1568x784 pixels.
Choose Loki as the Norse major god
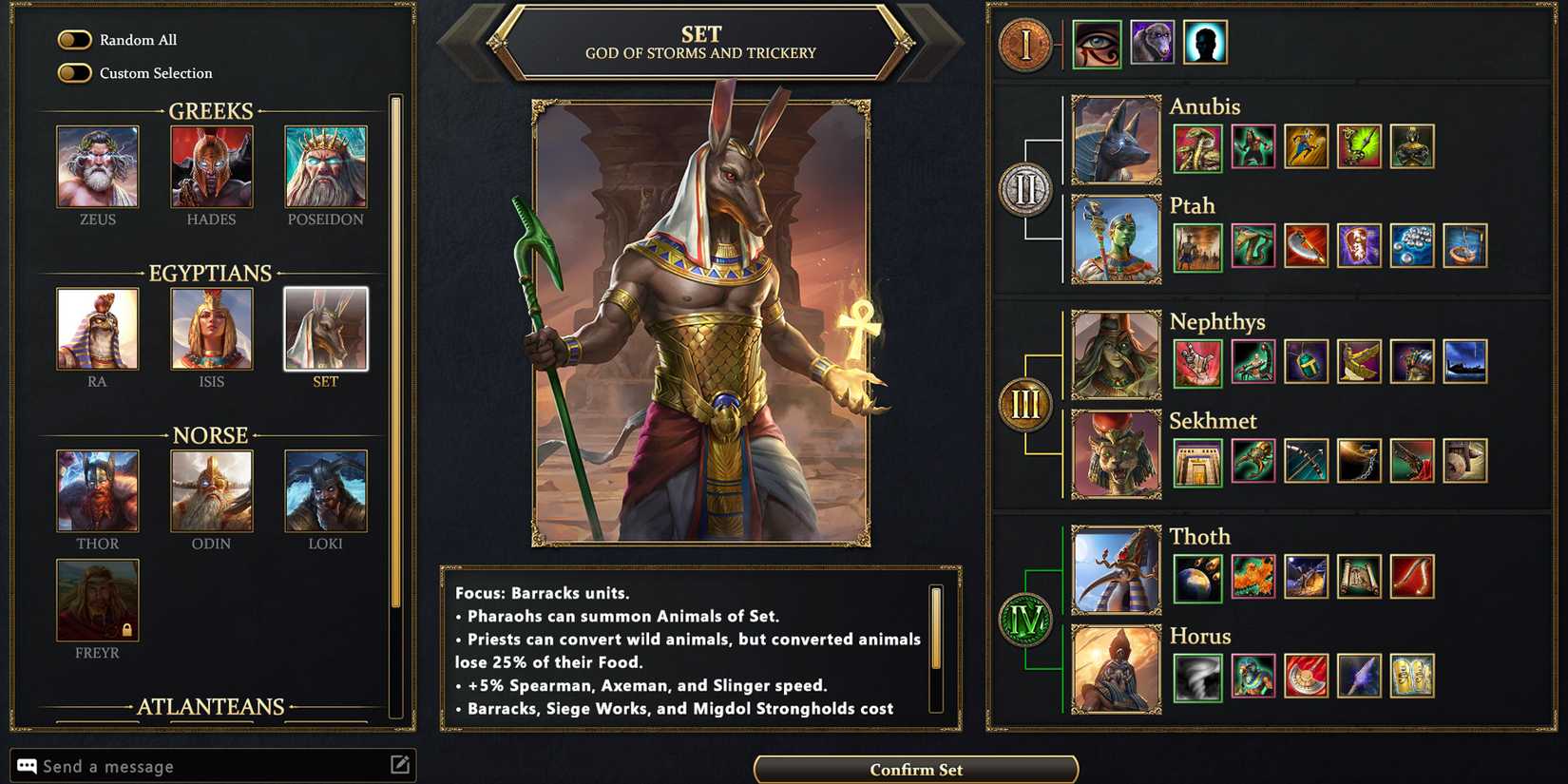(325, 491)
